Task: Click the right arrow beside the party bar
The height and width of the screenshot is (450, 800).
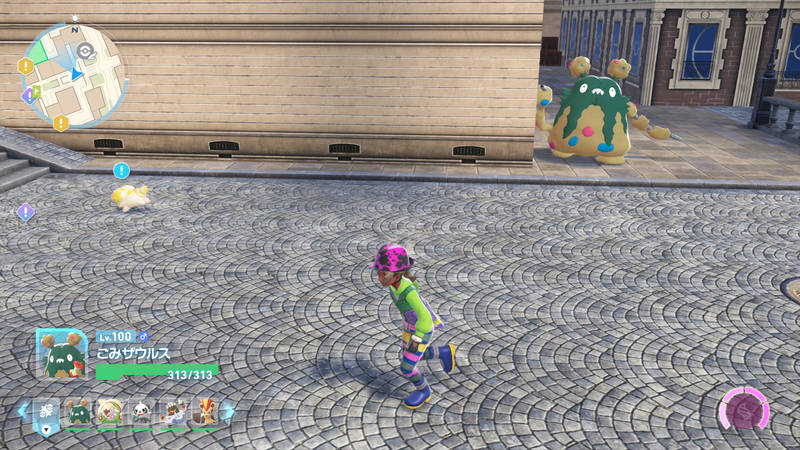Action: [229, 410]
